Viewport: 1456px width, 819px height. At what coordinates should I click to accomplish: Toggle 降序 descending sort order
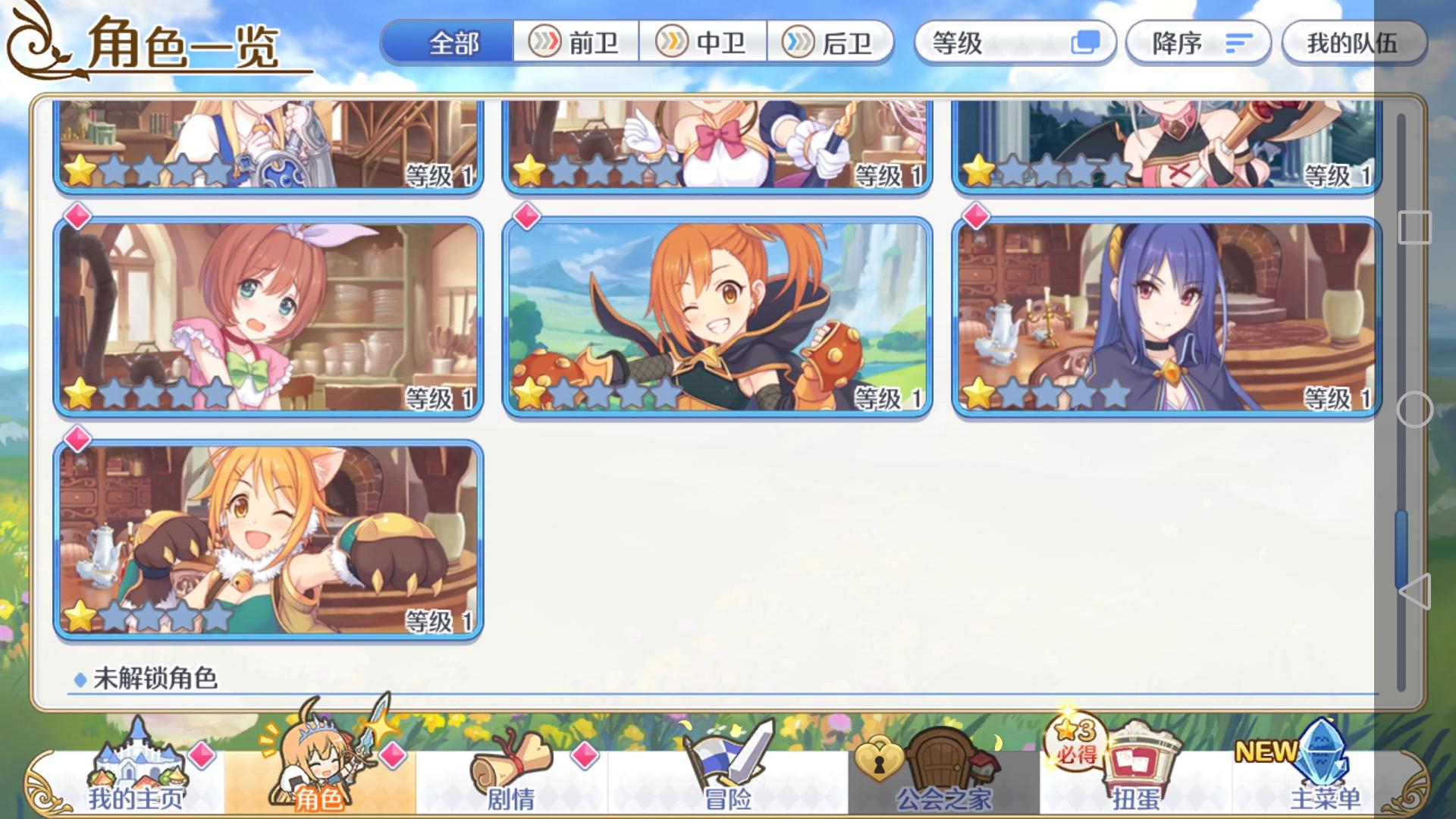point(1197,43)
